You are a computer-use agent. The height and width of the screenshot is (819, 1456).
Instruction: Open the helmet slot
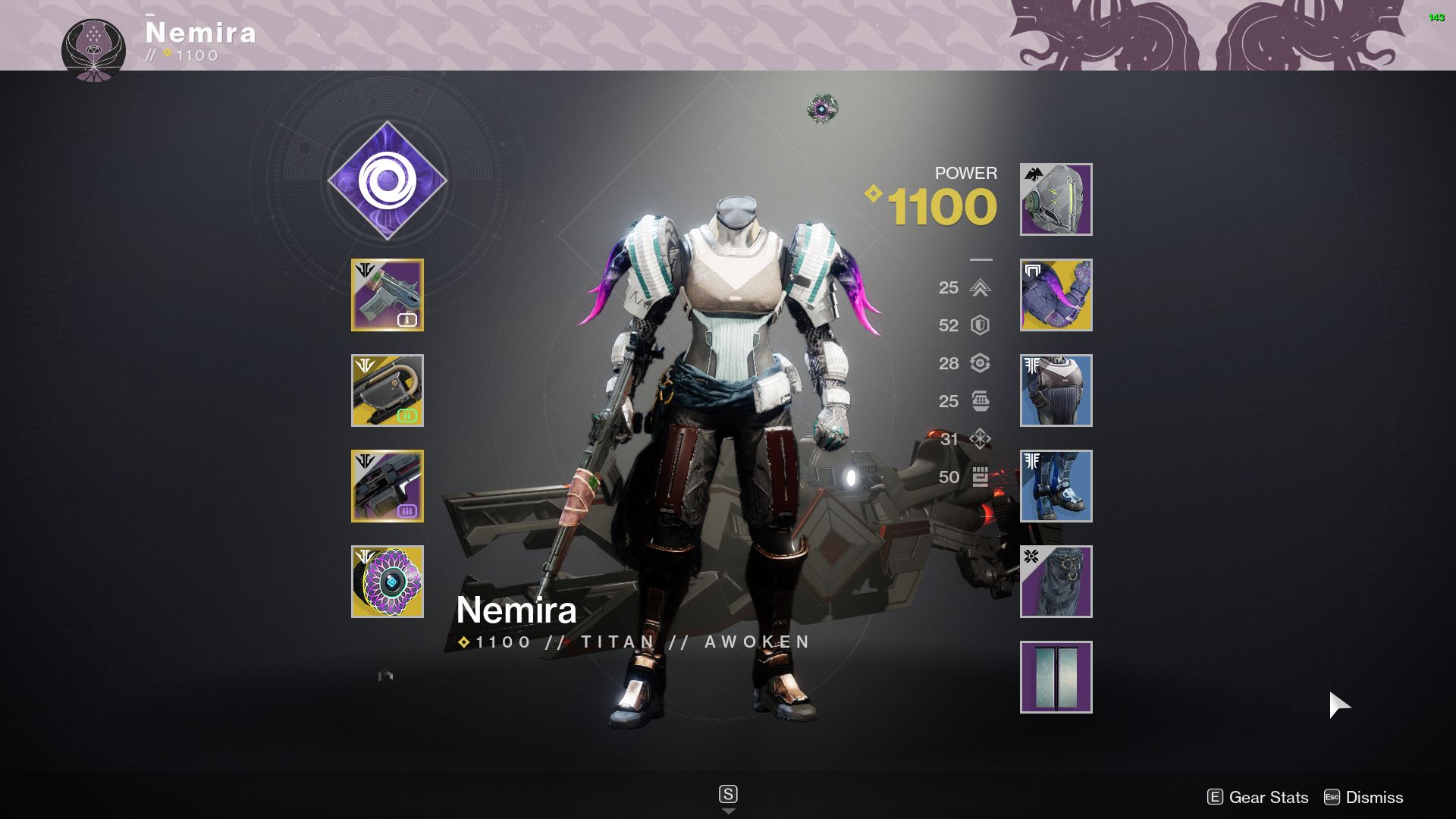tap(1056, 199)
